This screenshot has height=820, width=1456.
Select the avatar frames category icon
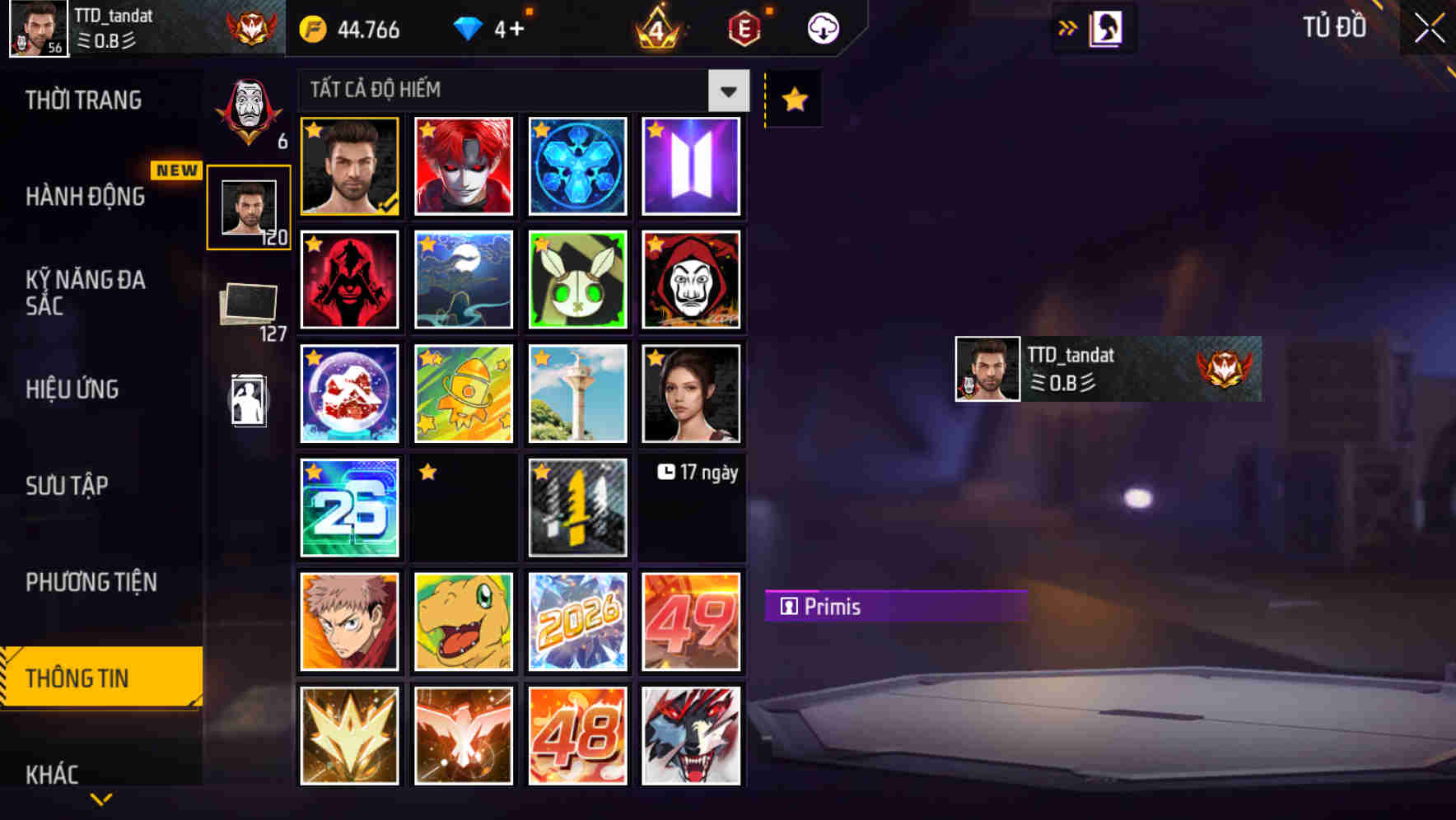click(x=250, y=206)
